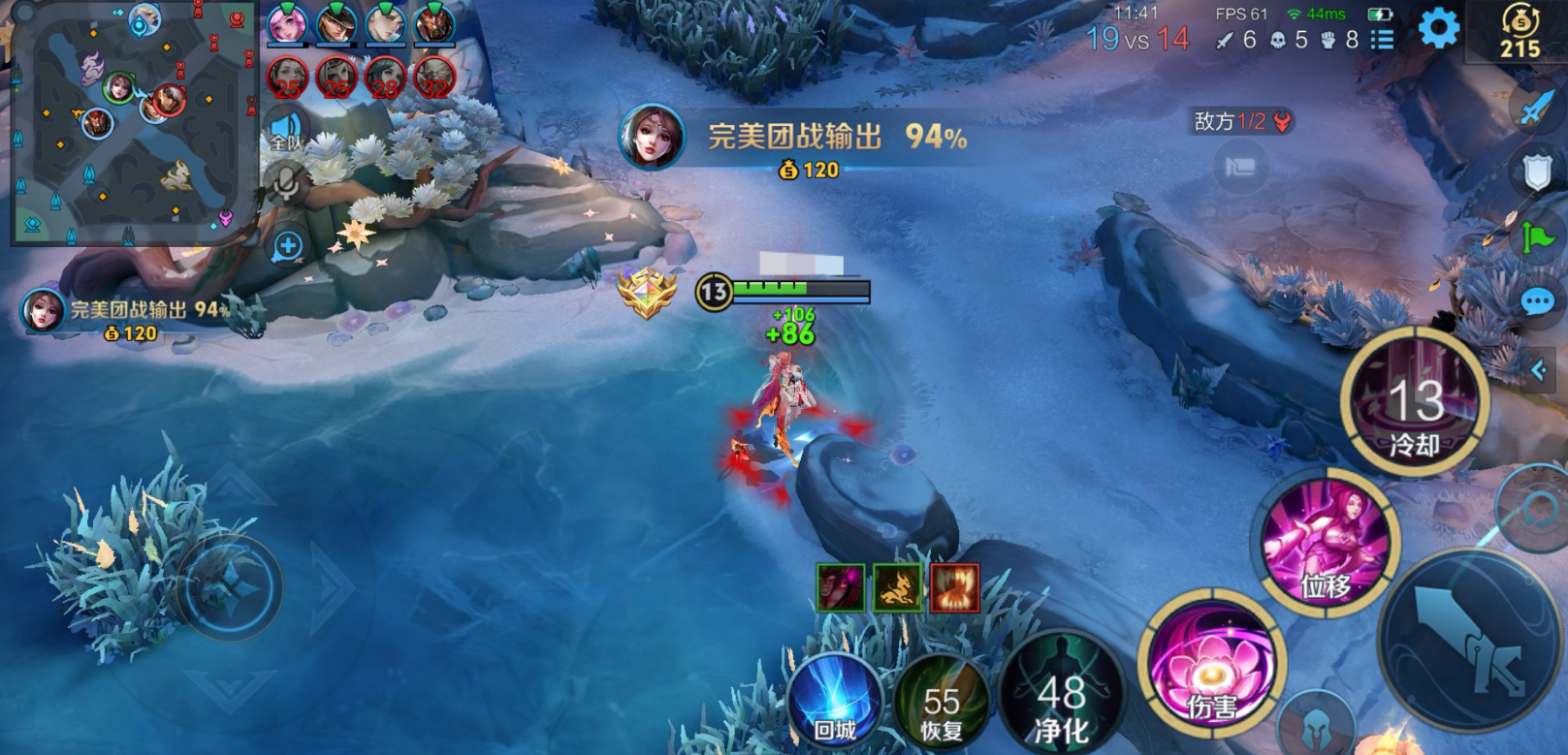Open the scoreboard list icon
The height and width of the screenshot is (755, 1568).
coord(1383,40)
